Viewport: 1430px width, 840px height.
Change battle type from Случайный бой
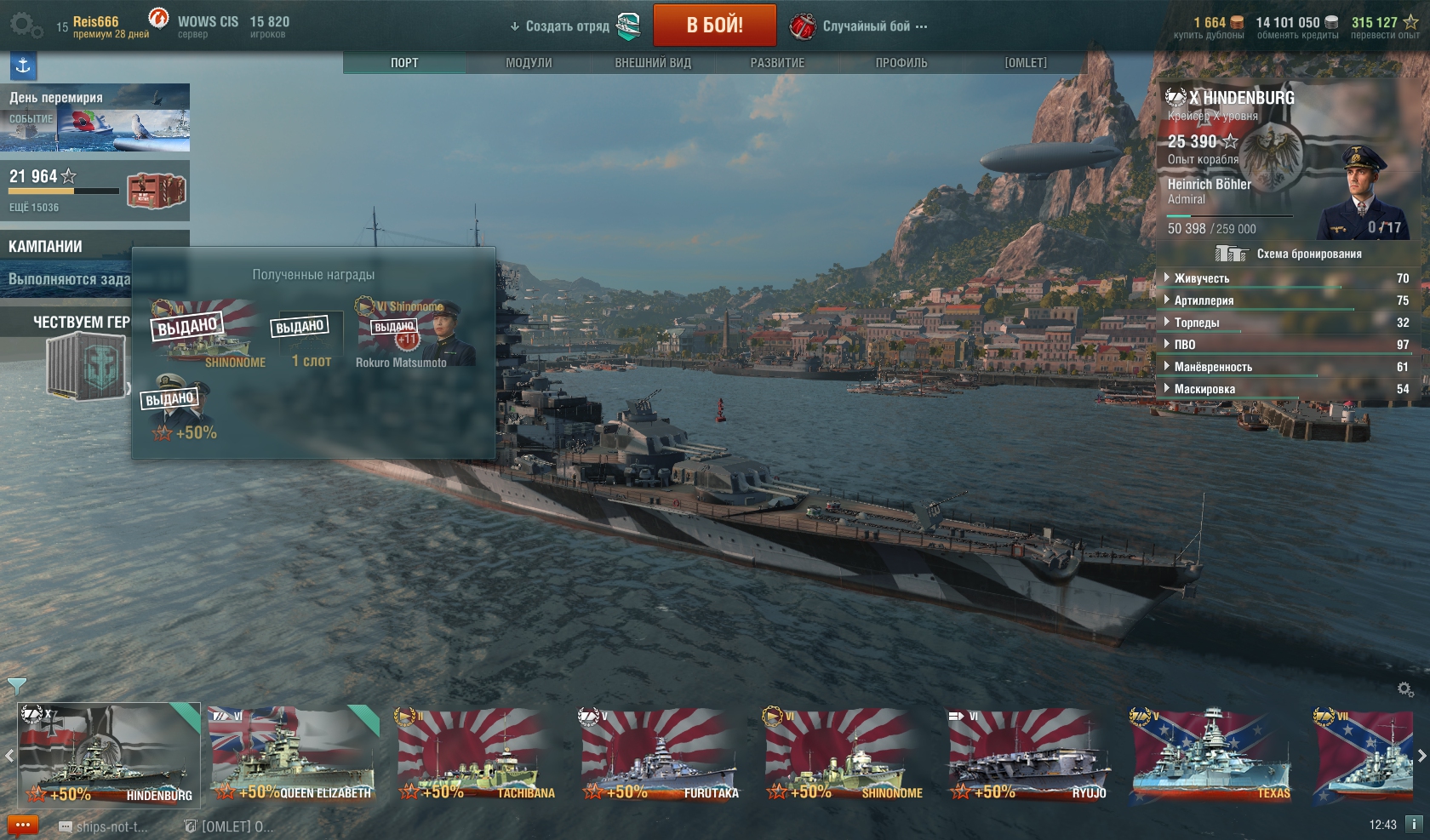(x=866, y=26)
